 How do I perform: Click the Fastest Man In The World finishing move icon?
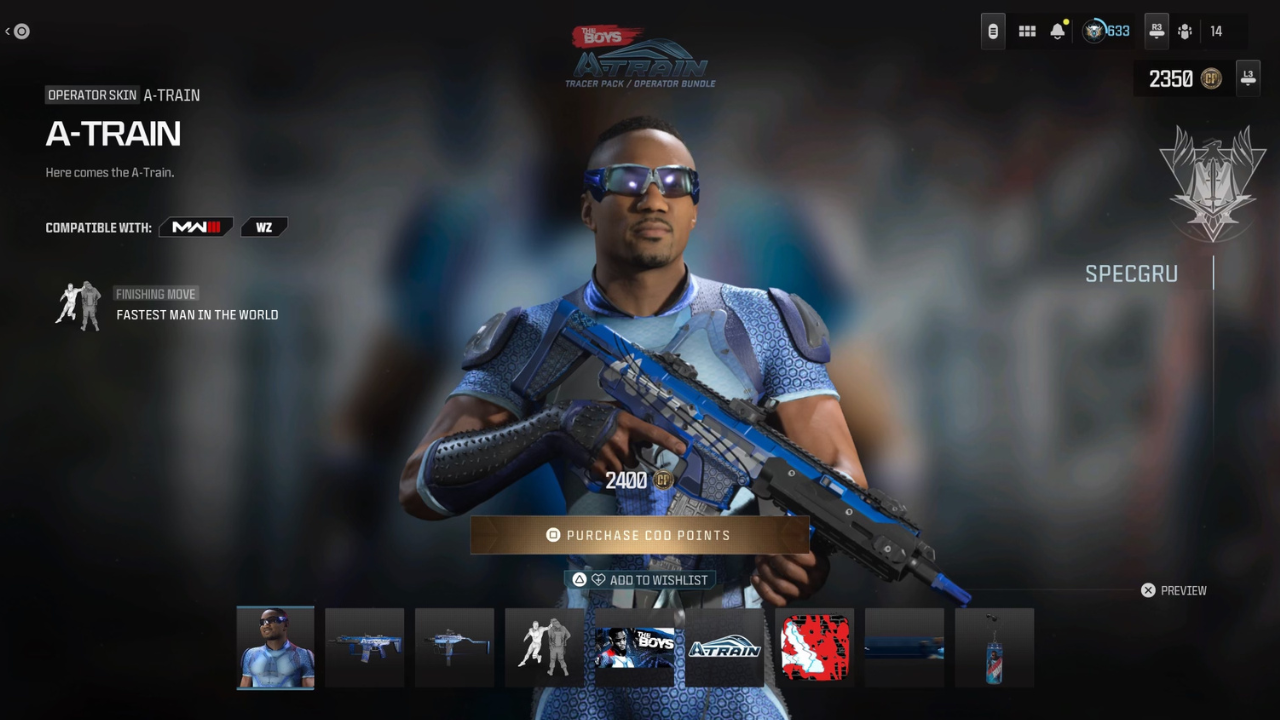pos(78,306)
